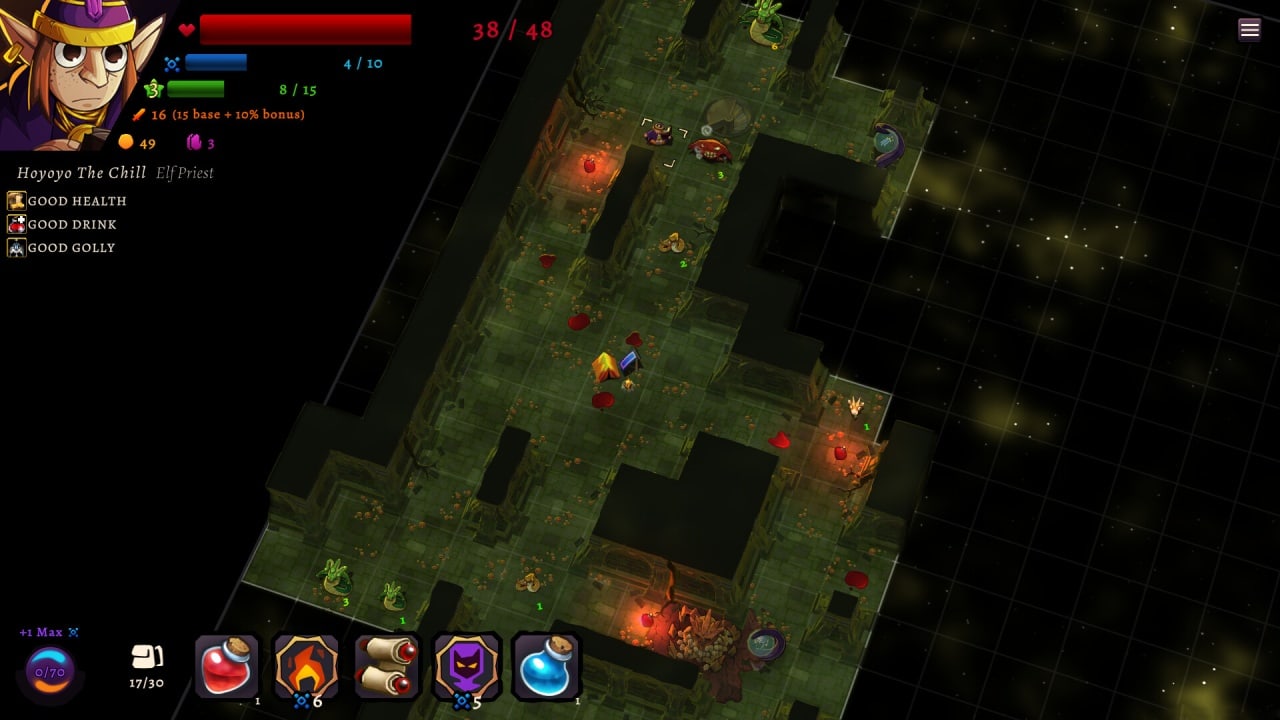This screenshot has width=1280, height=720.
Task: Open the backpack inventory icon
Action: tap(147, 657)
